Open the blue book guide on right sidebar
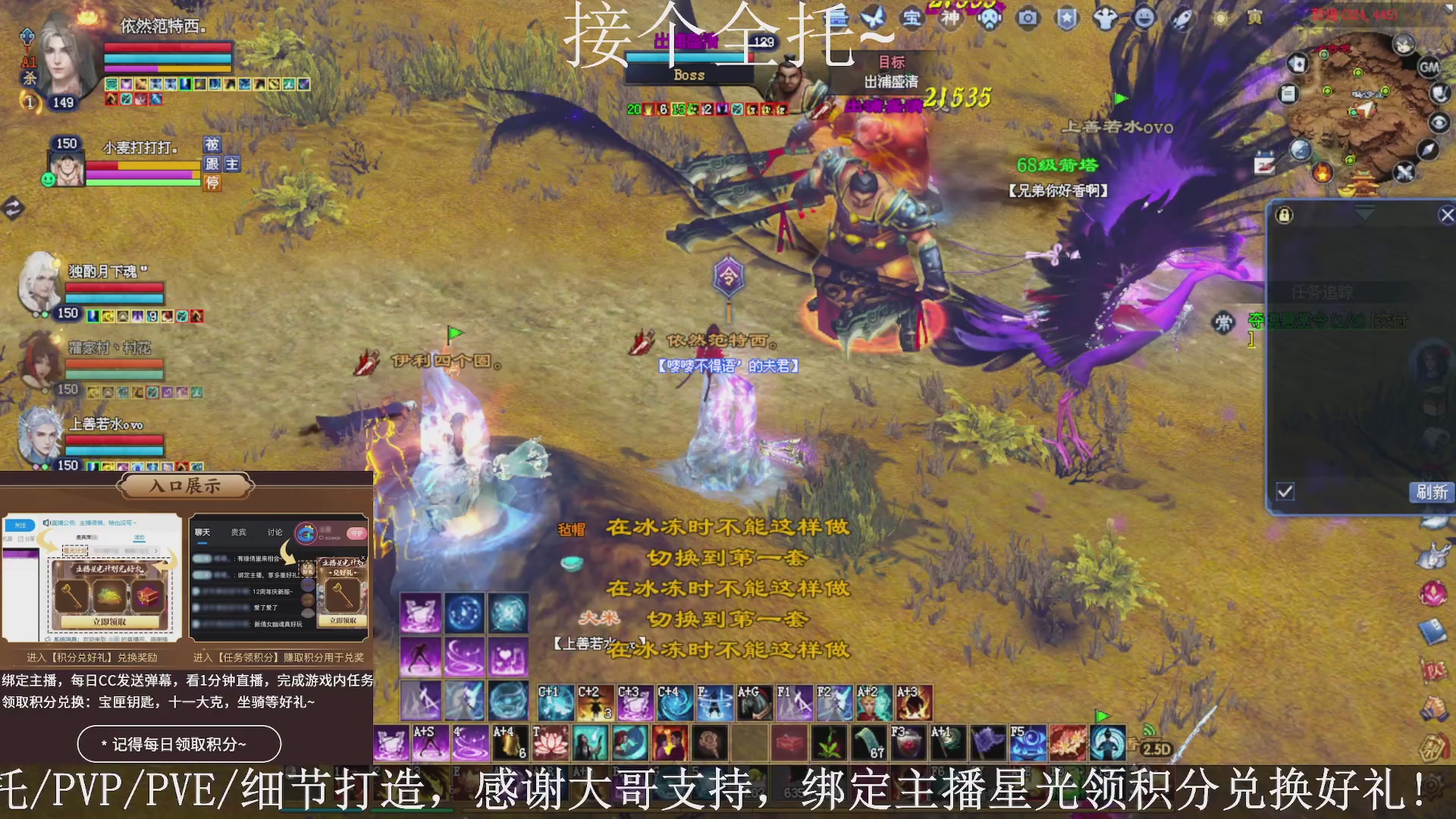Viewport: 1456px width, 819px height. (1434, 631)
